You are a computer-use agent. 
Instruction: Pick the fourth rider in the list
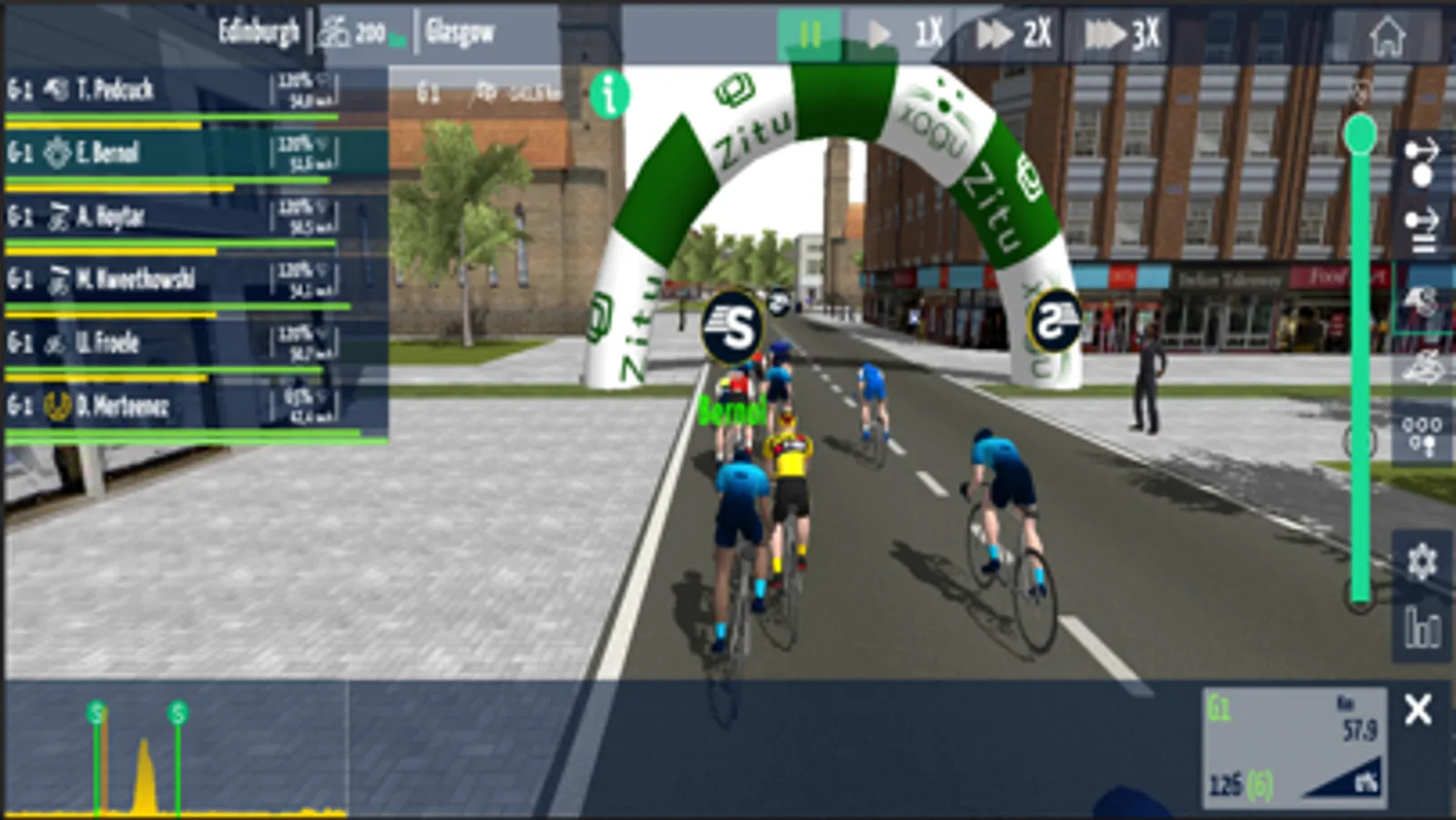173,279
